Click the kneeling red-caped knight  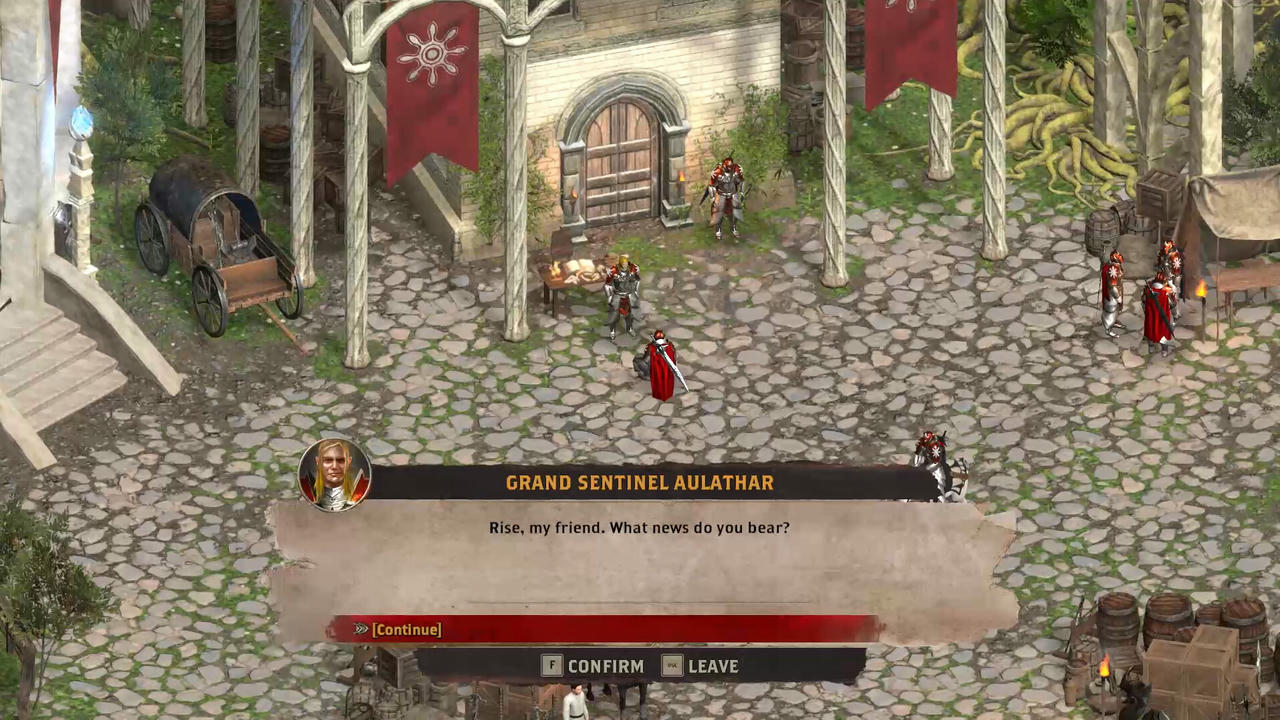(662, 365)
